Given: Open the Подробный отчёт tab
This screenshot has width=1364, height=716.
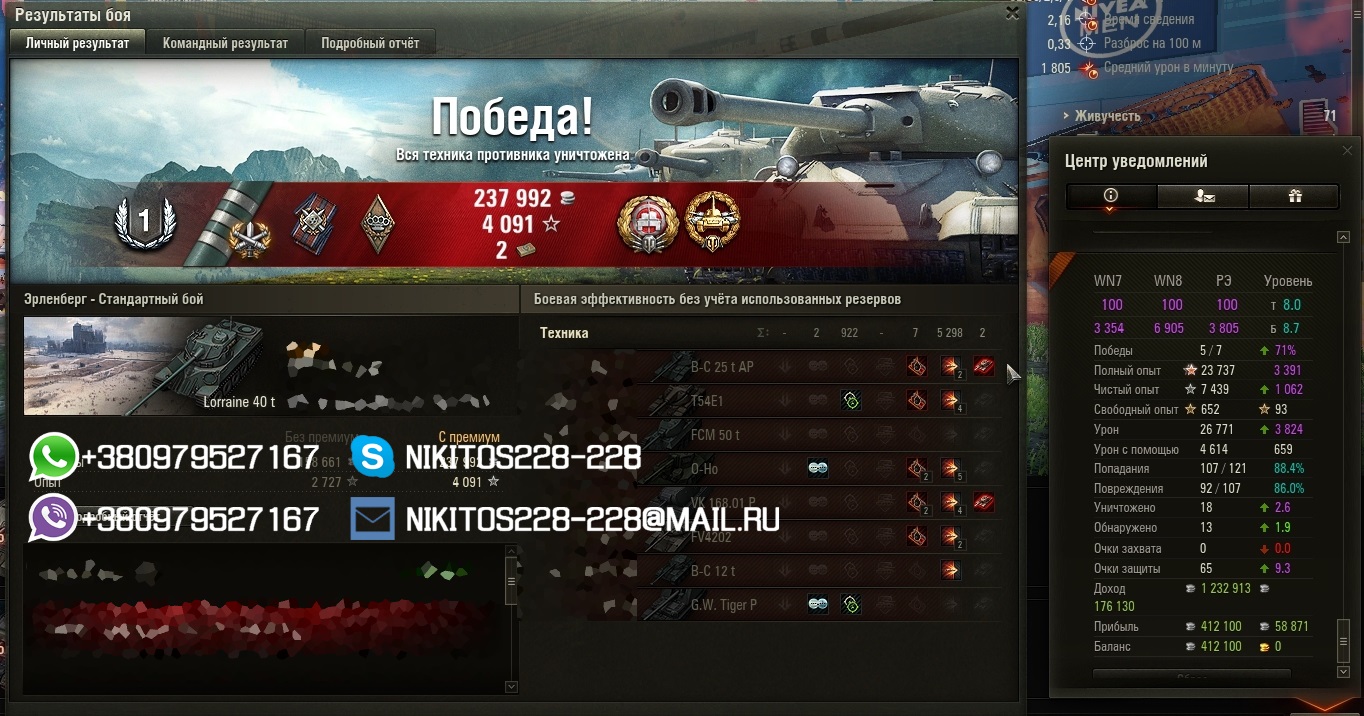Looking at the screenshot, I should pyautogui.click(x=370, y=43).
